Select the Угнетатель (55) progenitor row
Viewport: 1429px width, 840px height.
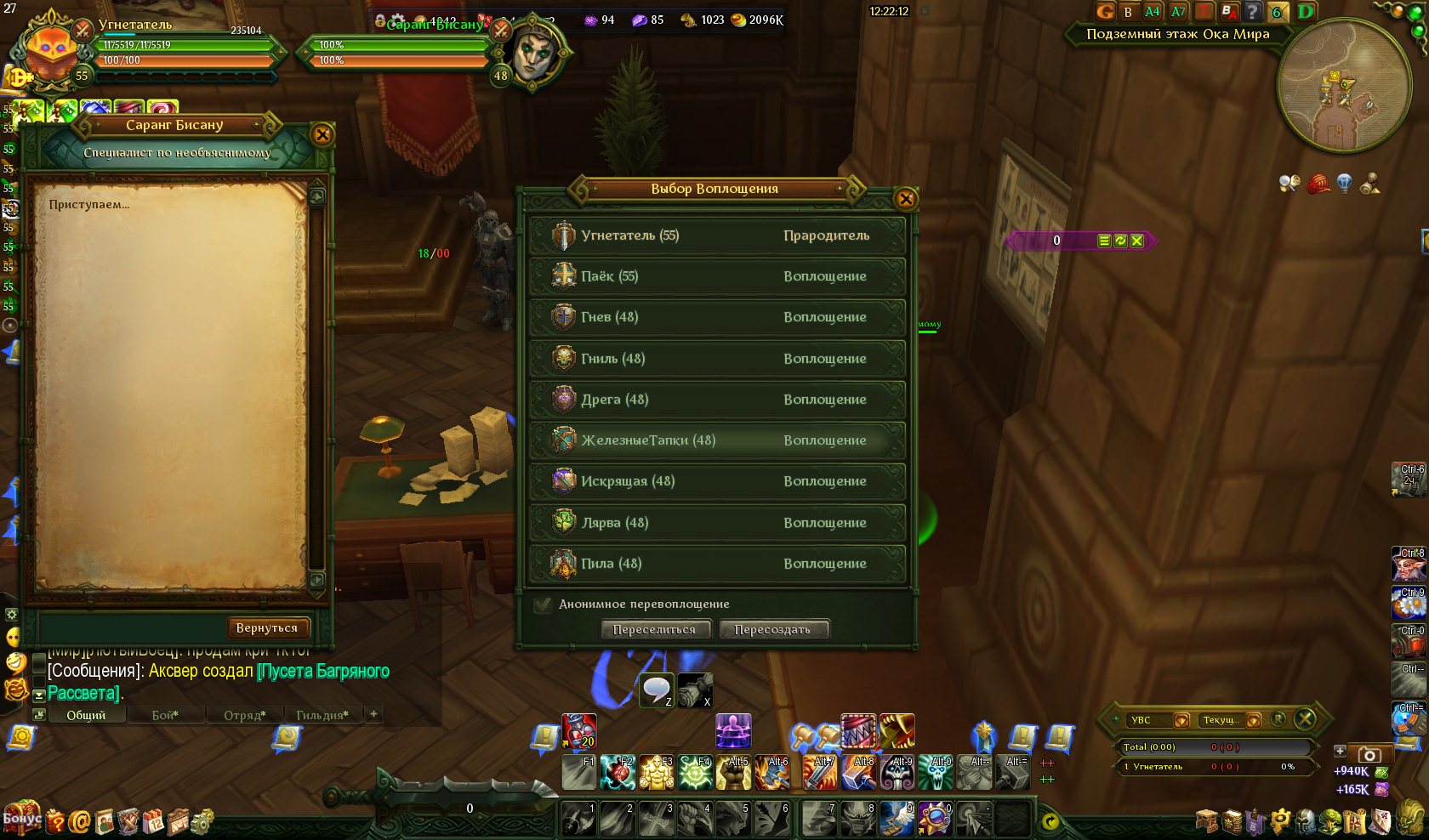tap(717, 236)
